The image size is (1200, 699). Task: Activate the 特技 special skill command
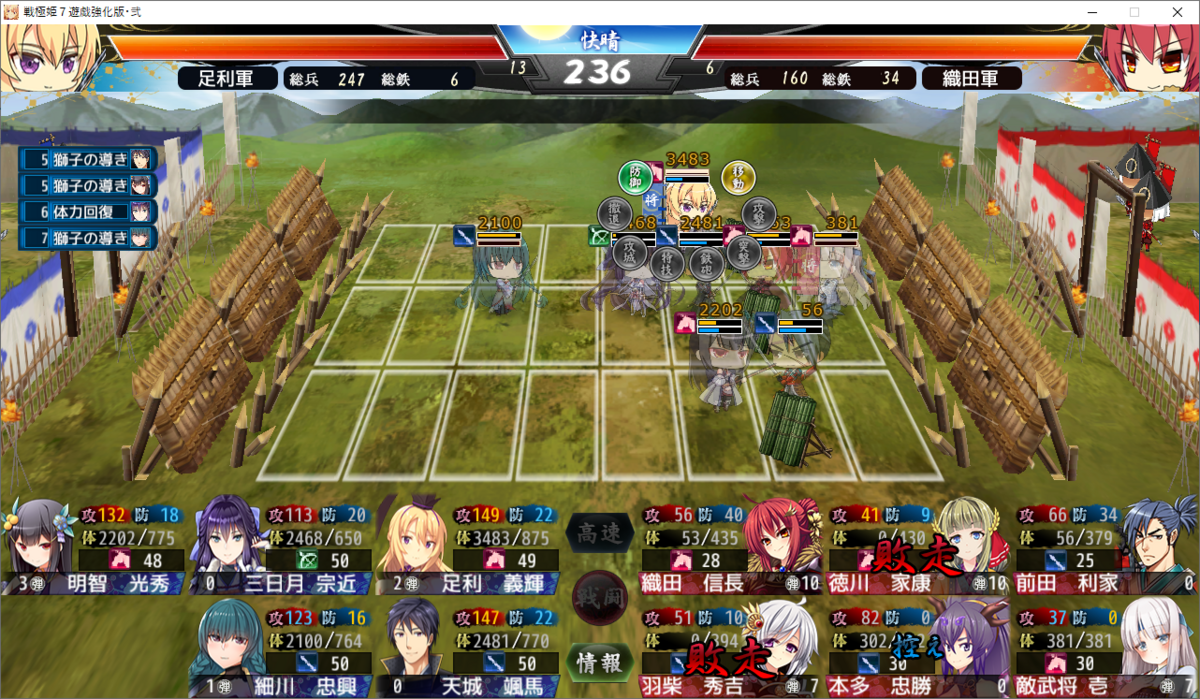point(667,262)
